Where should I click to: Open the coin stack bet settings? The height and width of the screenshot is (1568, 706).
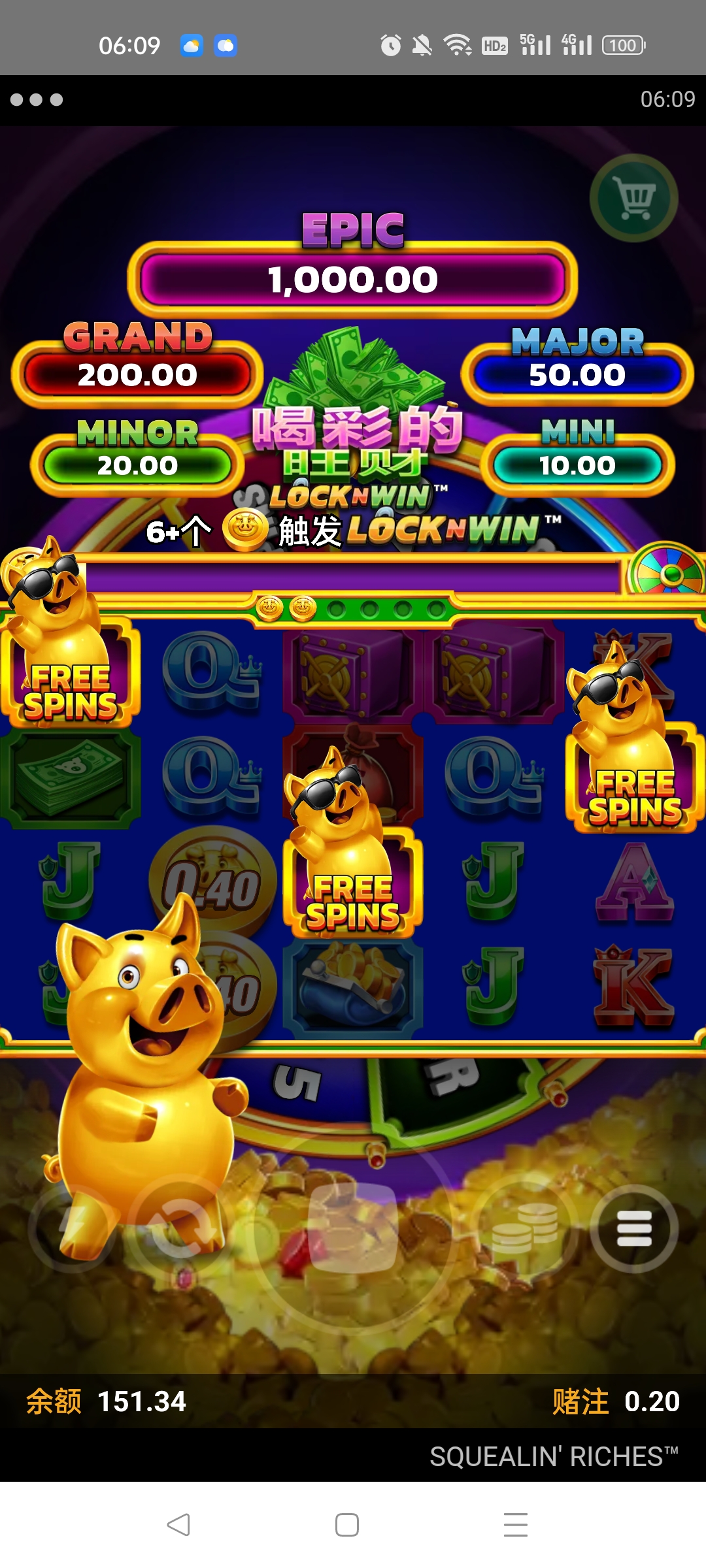(x=526, y=1228)
